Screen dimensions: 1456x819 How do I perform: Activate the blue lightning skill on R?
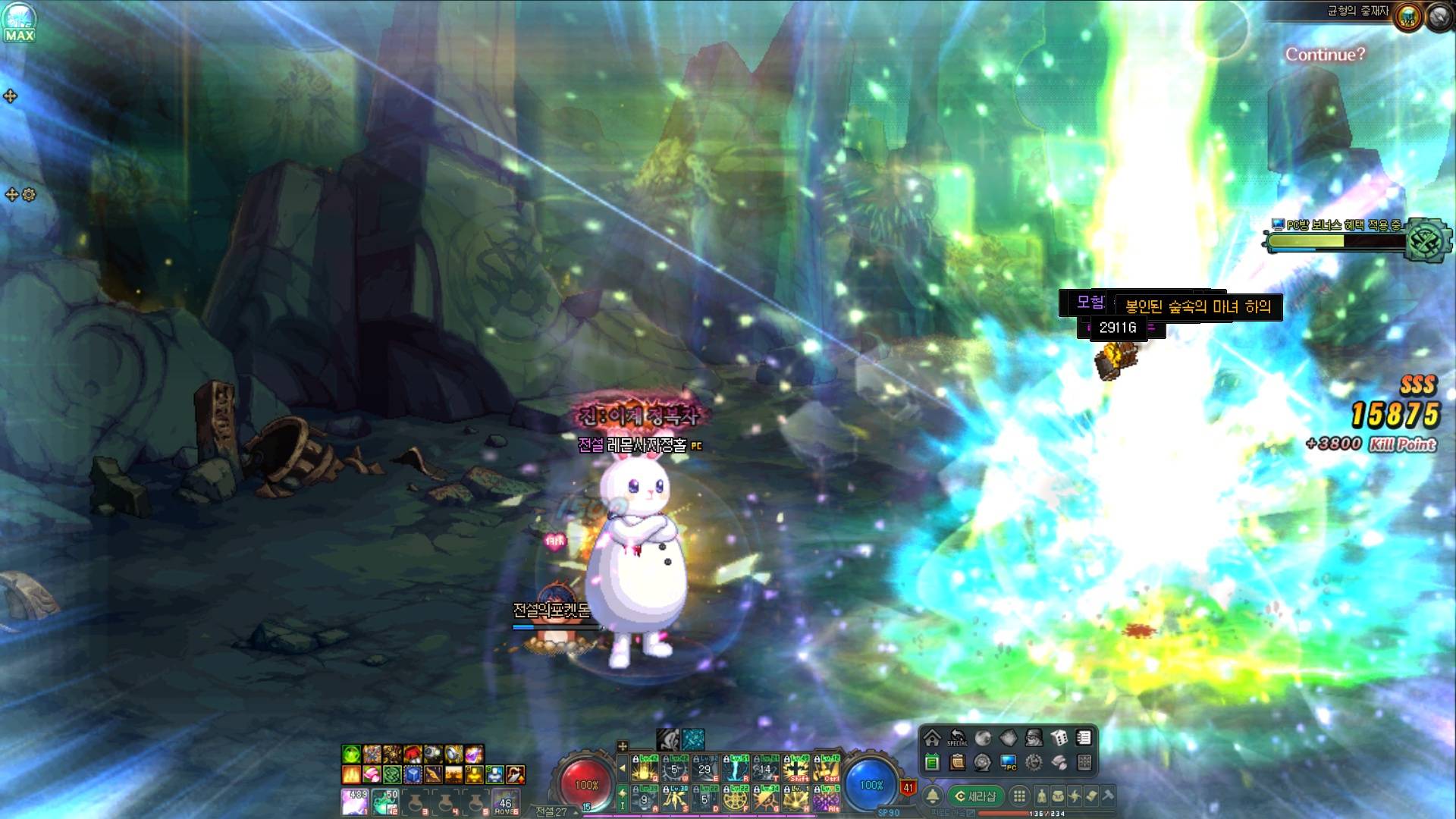(x=736, y=769)
